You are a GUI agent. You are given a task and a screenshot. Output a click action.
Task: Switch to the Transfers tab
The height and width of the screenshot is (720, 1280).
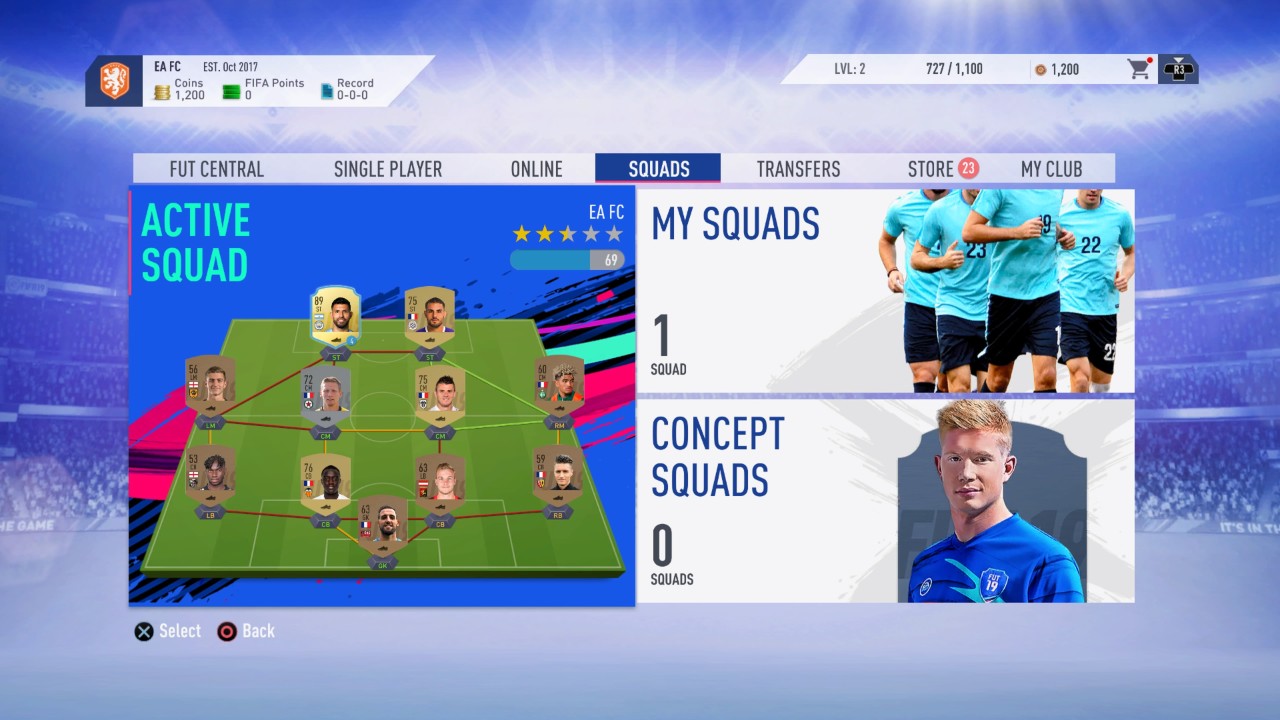coord(797,168)
